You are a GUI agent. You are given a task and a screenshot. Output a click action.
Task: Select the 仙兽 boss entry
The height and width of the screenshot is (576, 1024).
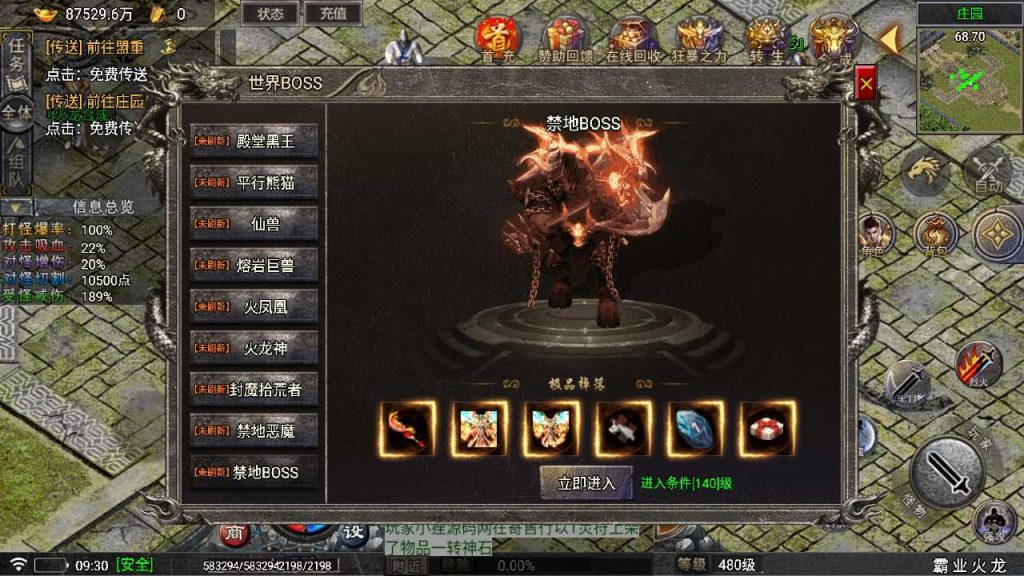254,224
